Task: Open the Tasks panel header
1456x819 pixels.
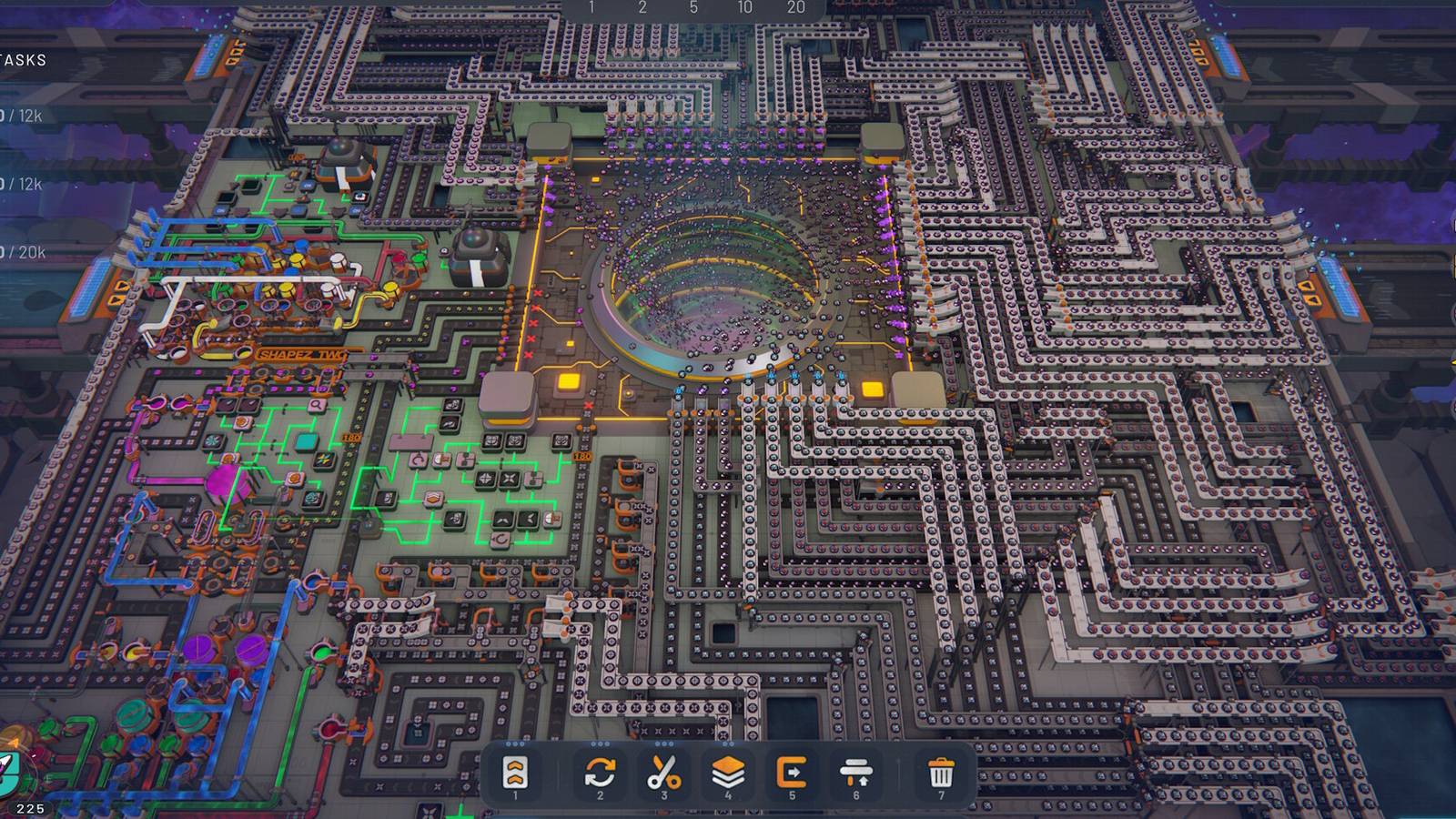Action: click(24, 60)
